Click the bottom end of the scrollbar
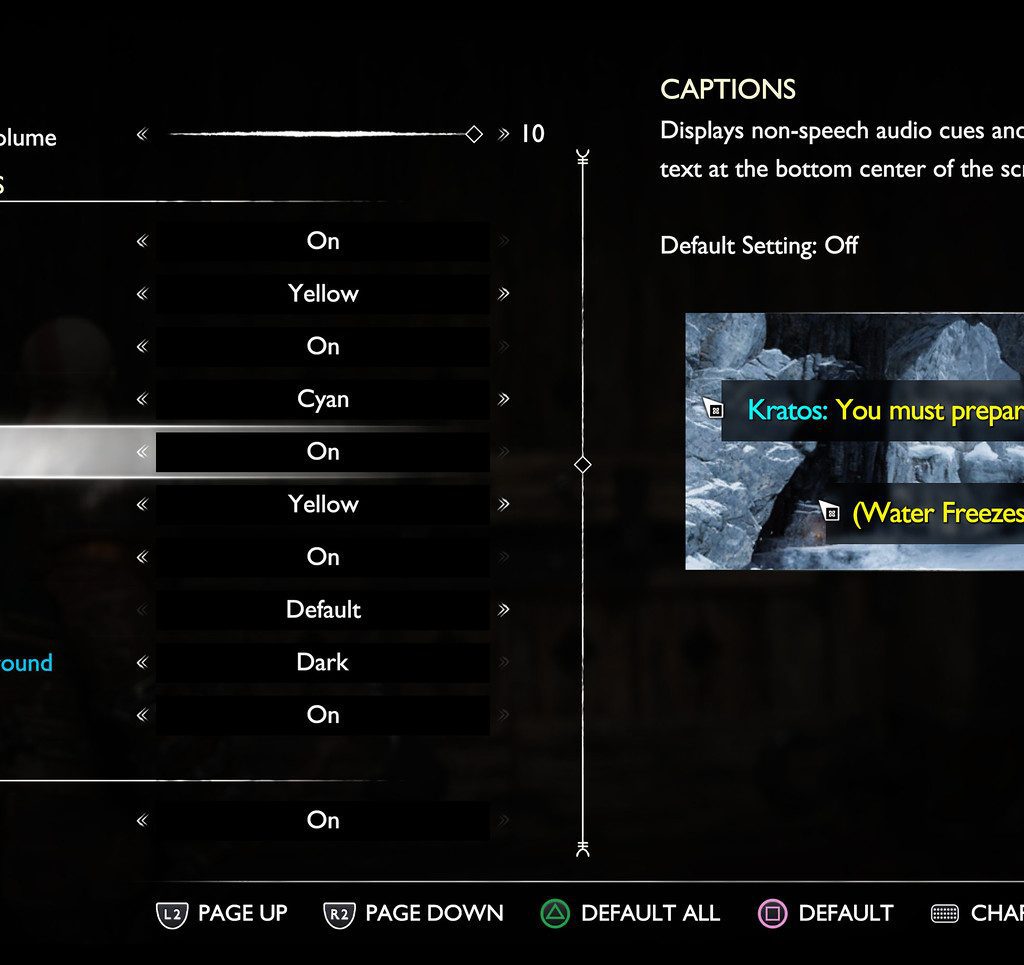Viewport: 1024px width, 965px height. pos(583,850)
